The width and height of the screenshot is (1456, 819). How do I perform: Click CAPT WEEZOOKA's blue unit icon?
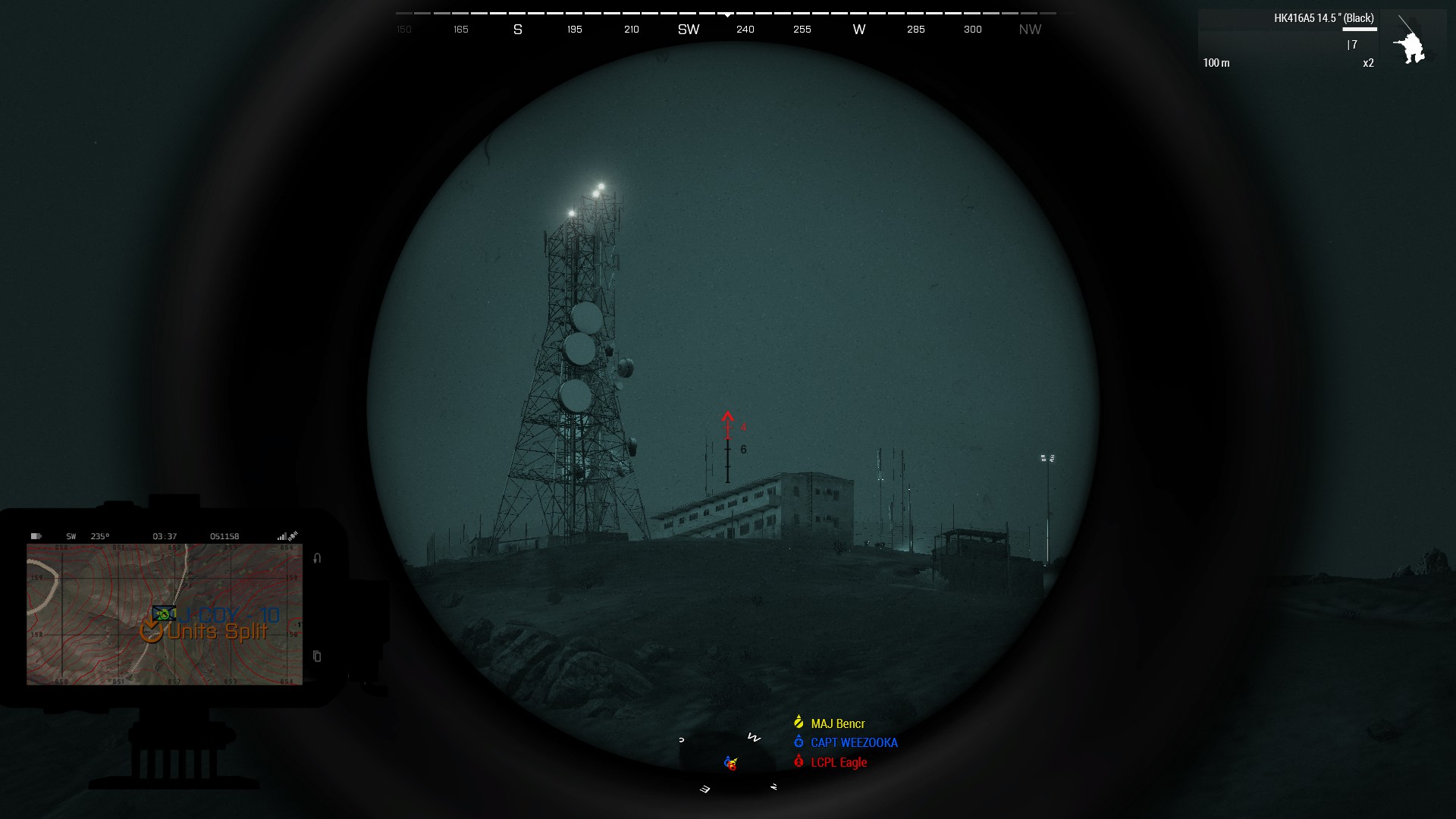(x=798, y=743)
